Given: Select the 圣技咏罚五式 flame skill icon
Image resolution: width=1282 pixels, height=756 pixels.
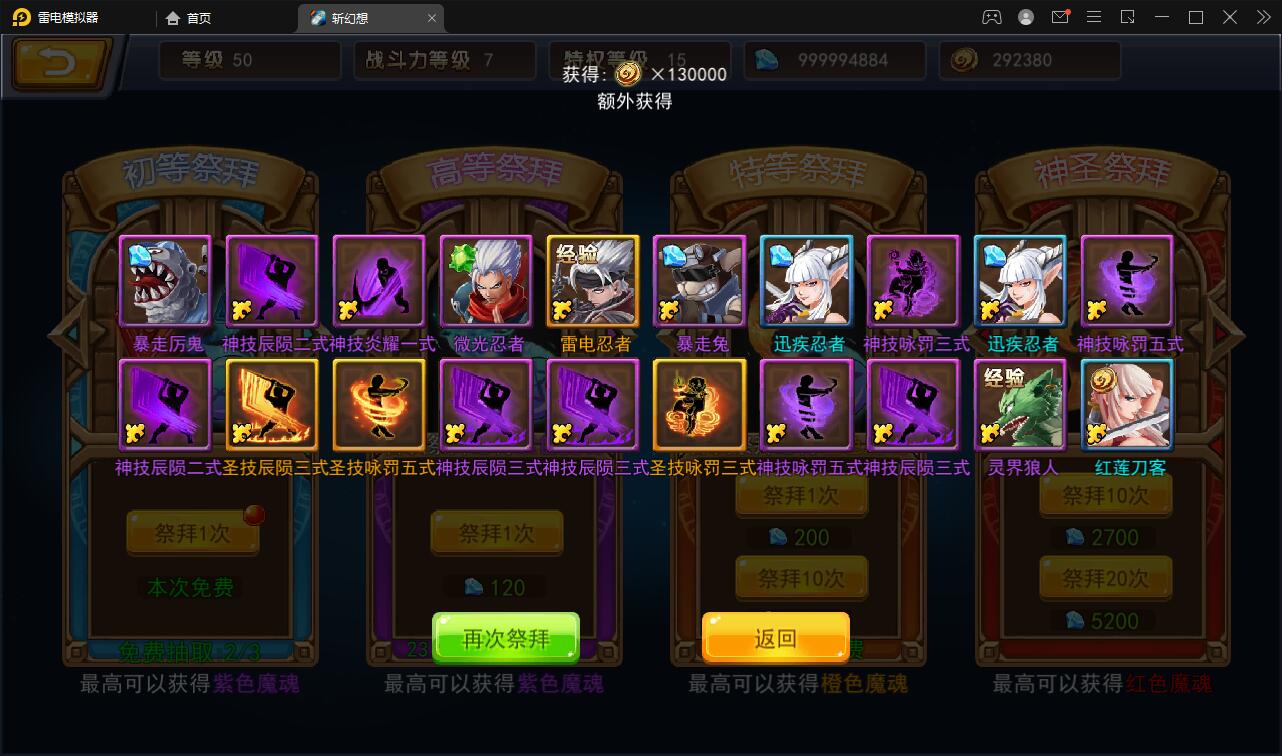Looking at the screenshot, I should (378, 404).
